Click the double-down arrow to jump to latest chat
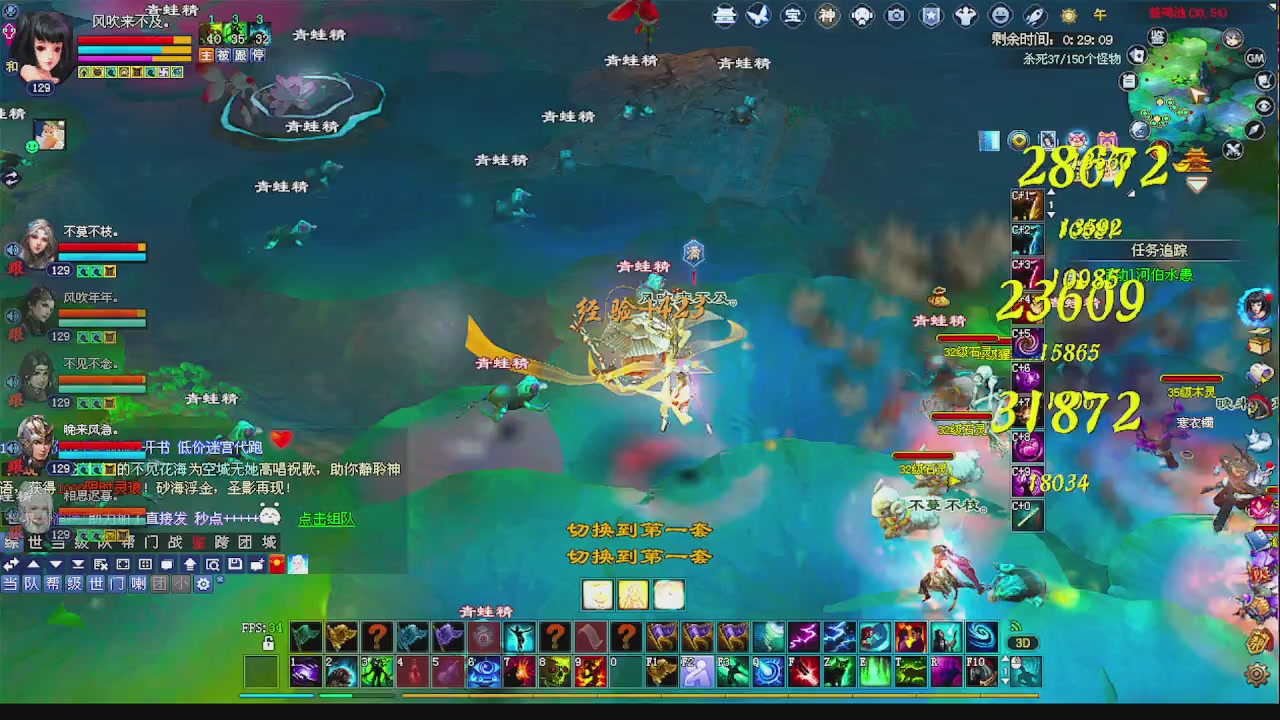 [x=80, y=564]
